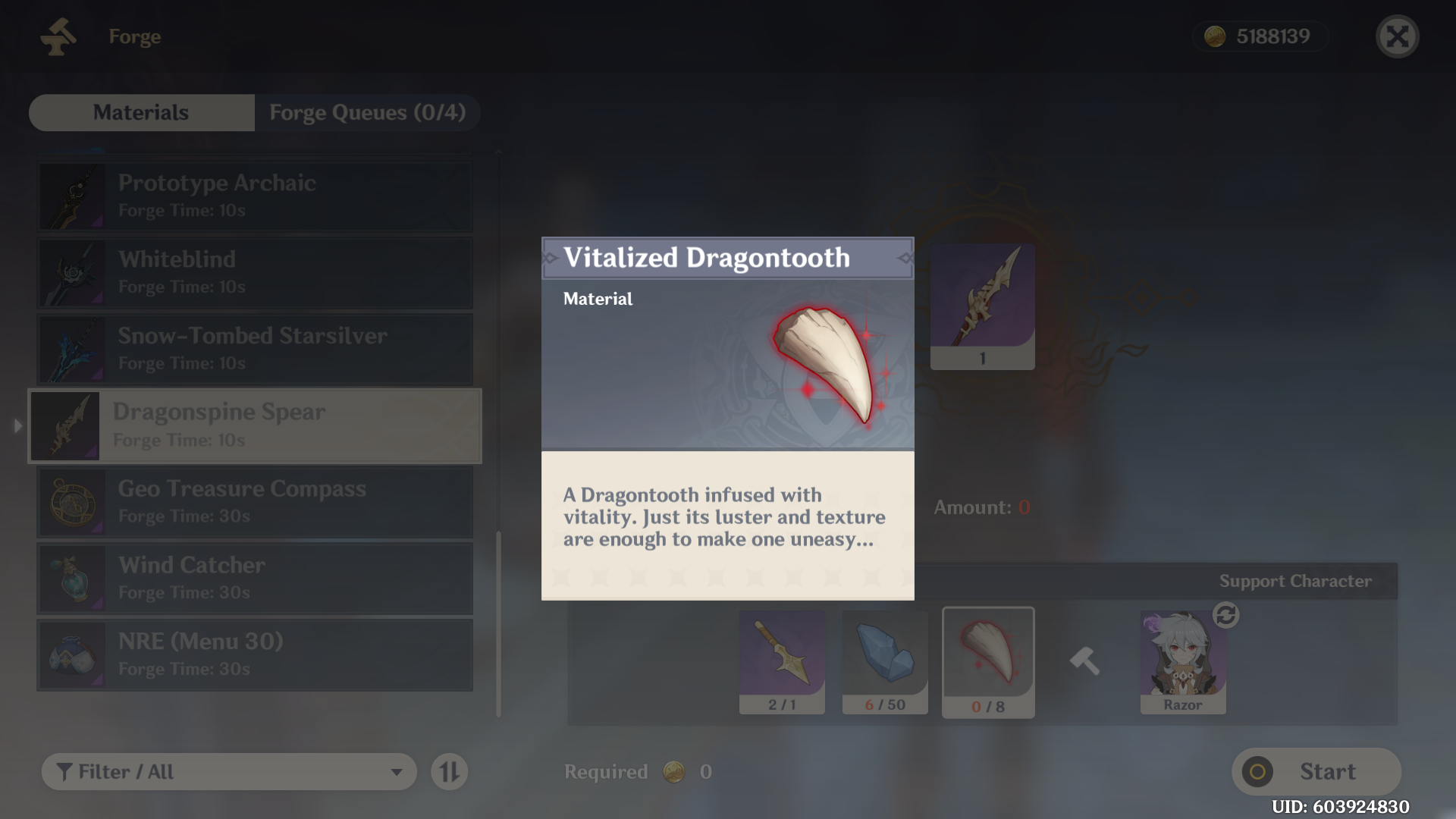This screenshot has width=1456, height=819.
Task: Select the Prototype Archaic recipe
Action: [x=254, y=196]
